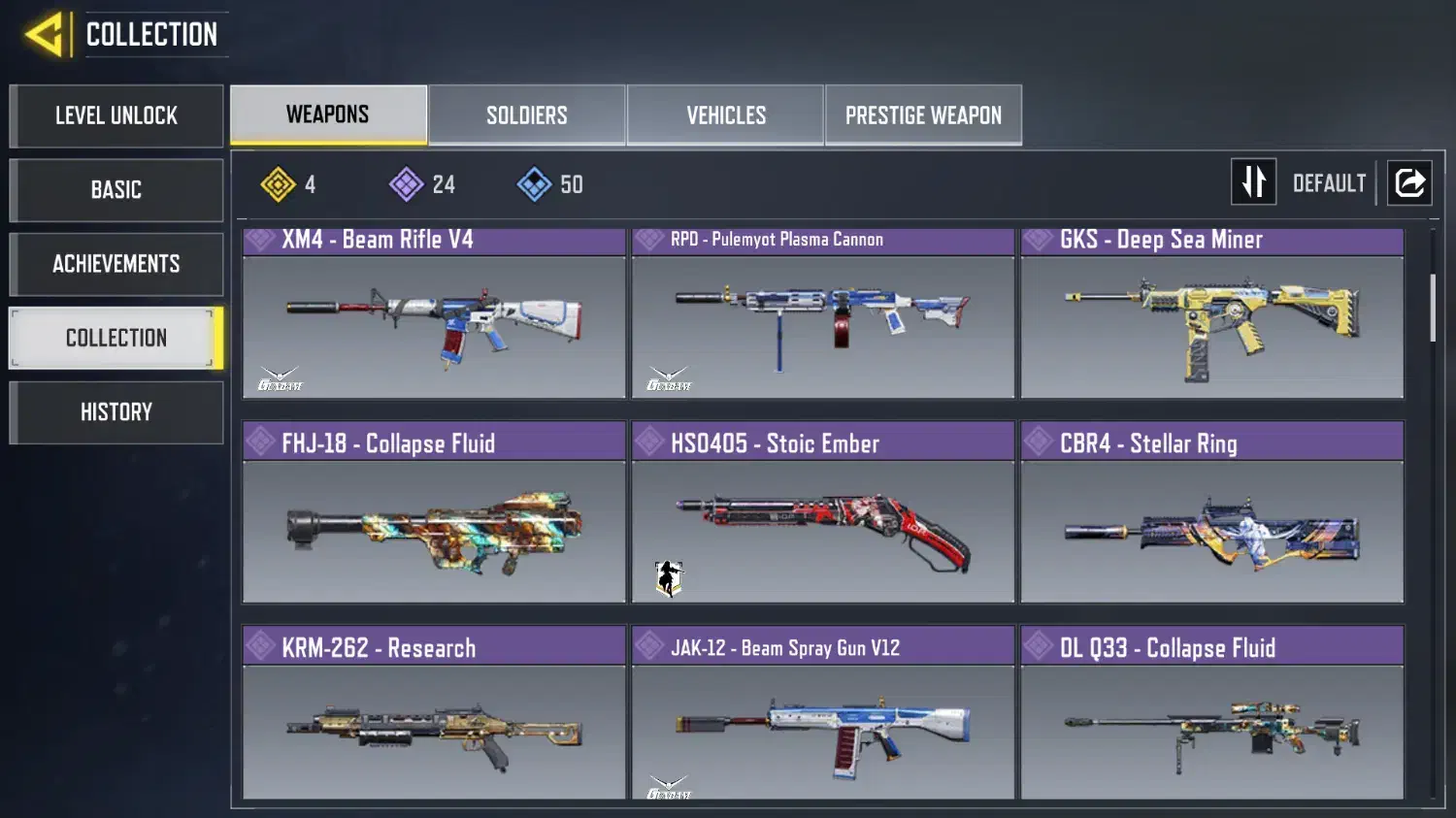
Task: Inspect the KRM-262 - Research weapon
Action: (x=434, y=716)
